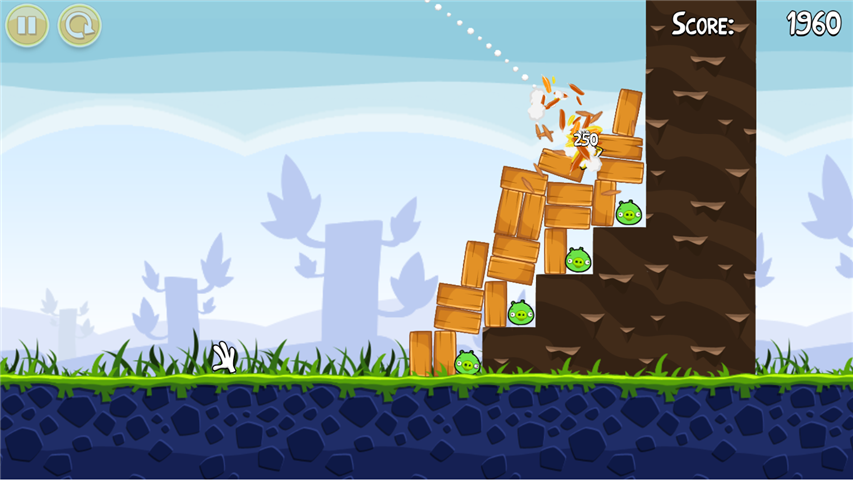Restart the level with the circular arrow button
This screenshot has height=480, width=853.
click(79, 25)
